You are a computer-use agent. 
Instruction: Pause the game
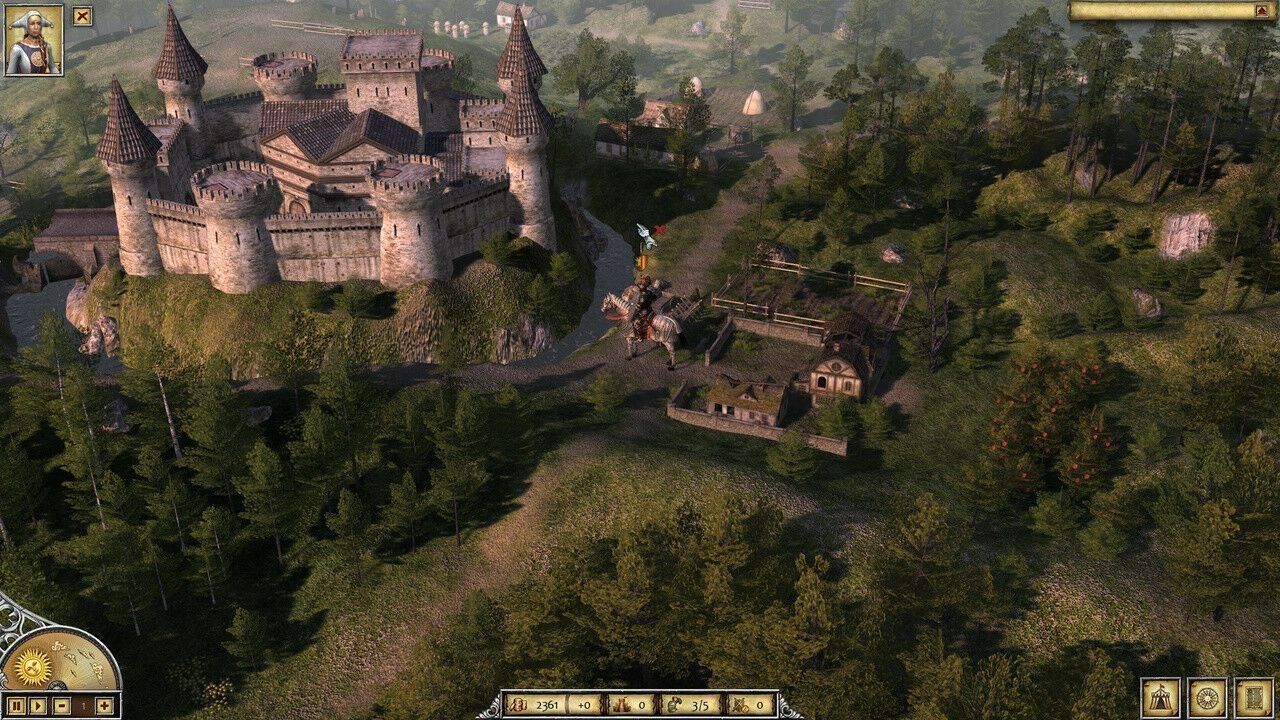click(16, 706)
